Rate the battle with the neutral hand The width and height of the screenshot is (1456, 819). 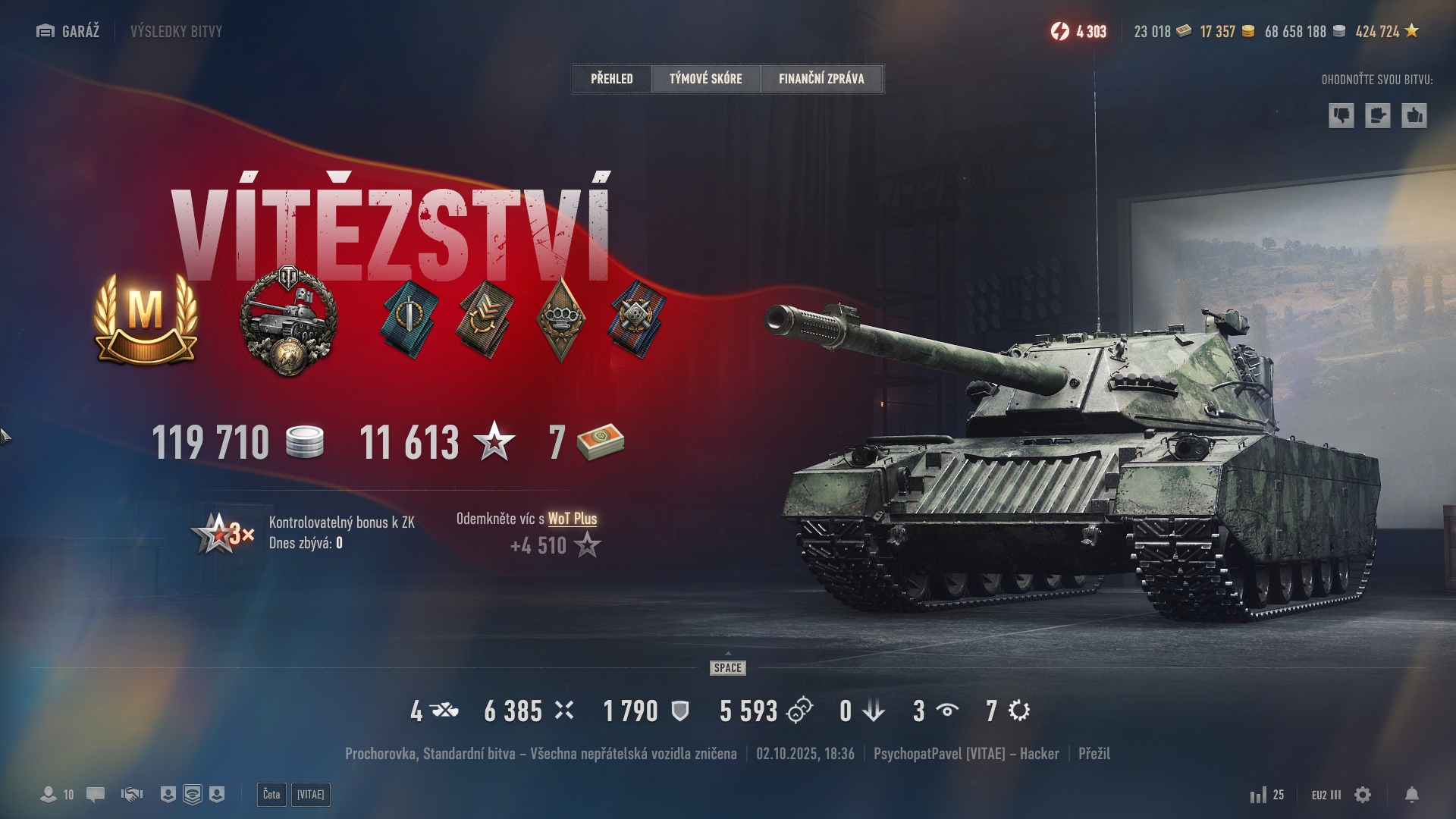pos(1377,115)
